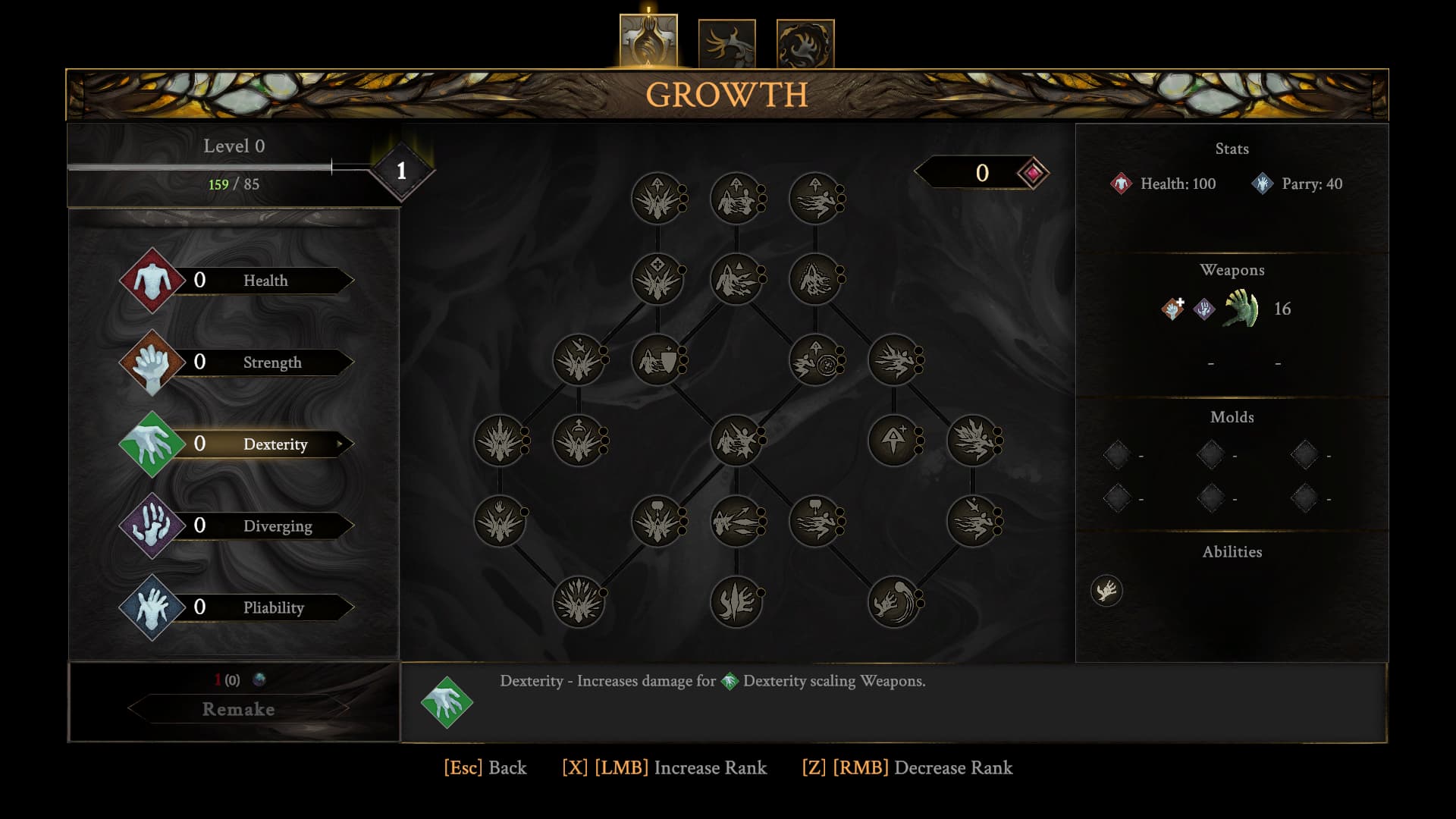Select the equipped green claw weapon icon

pos(1241,309)
